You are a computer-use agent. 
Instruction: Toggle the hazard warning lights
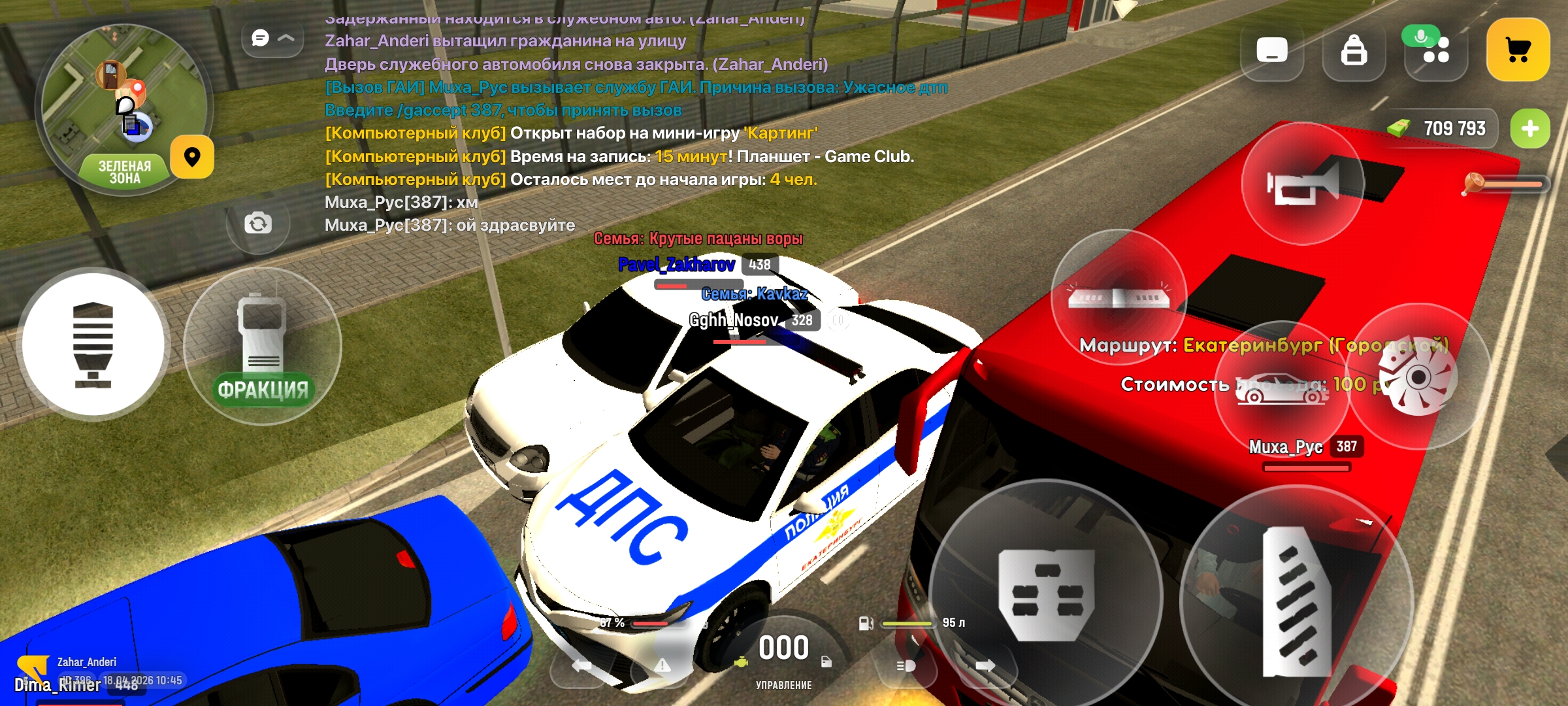662,666
